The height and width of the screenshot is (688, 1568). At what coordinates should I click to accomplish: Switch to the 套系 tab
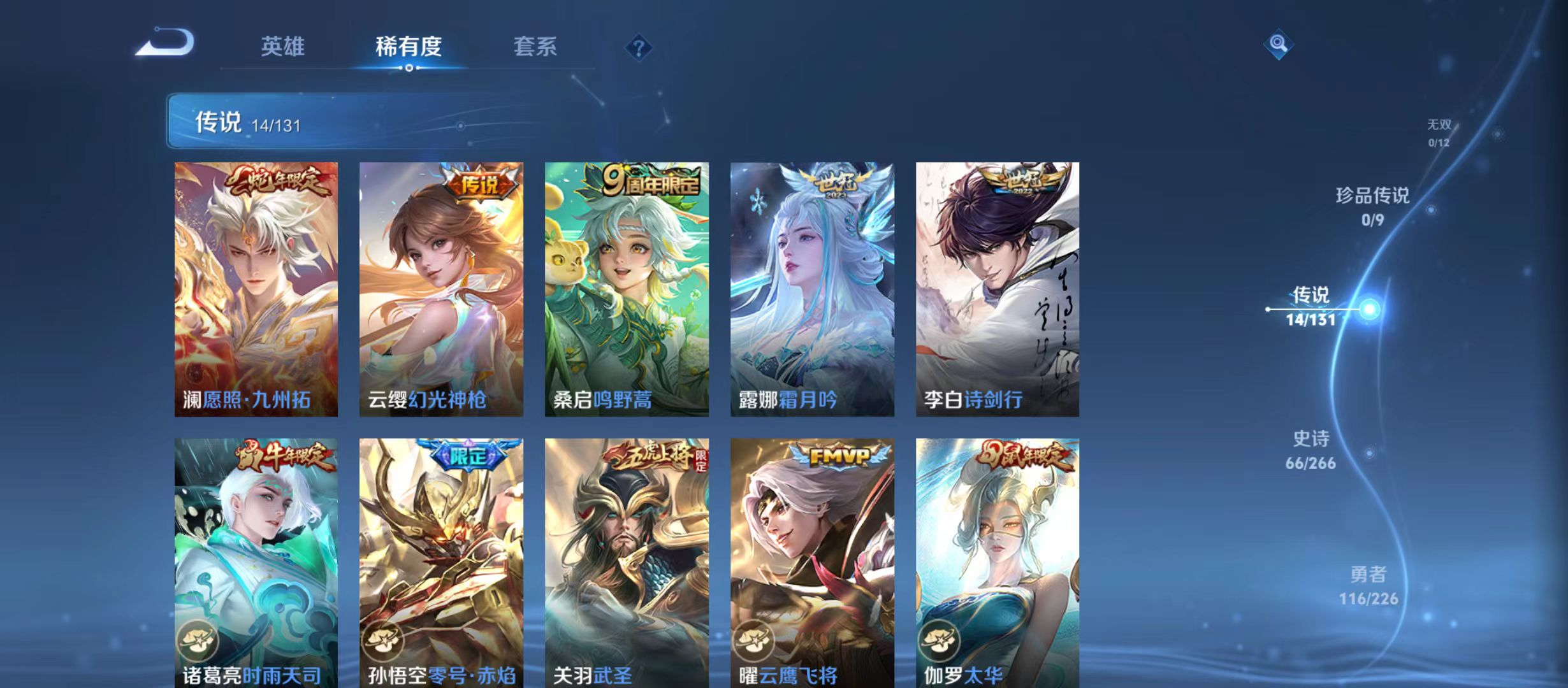(x=537, y=47)
